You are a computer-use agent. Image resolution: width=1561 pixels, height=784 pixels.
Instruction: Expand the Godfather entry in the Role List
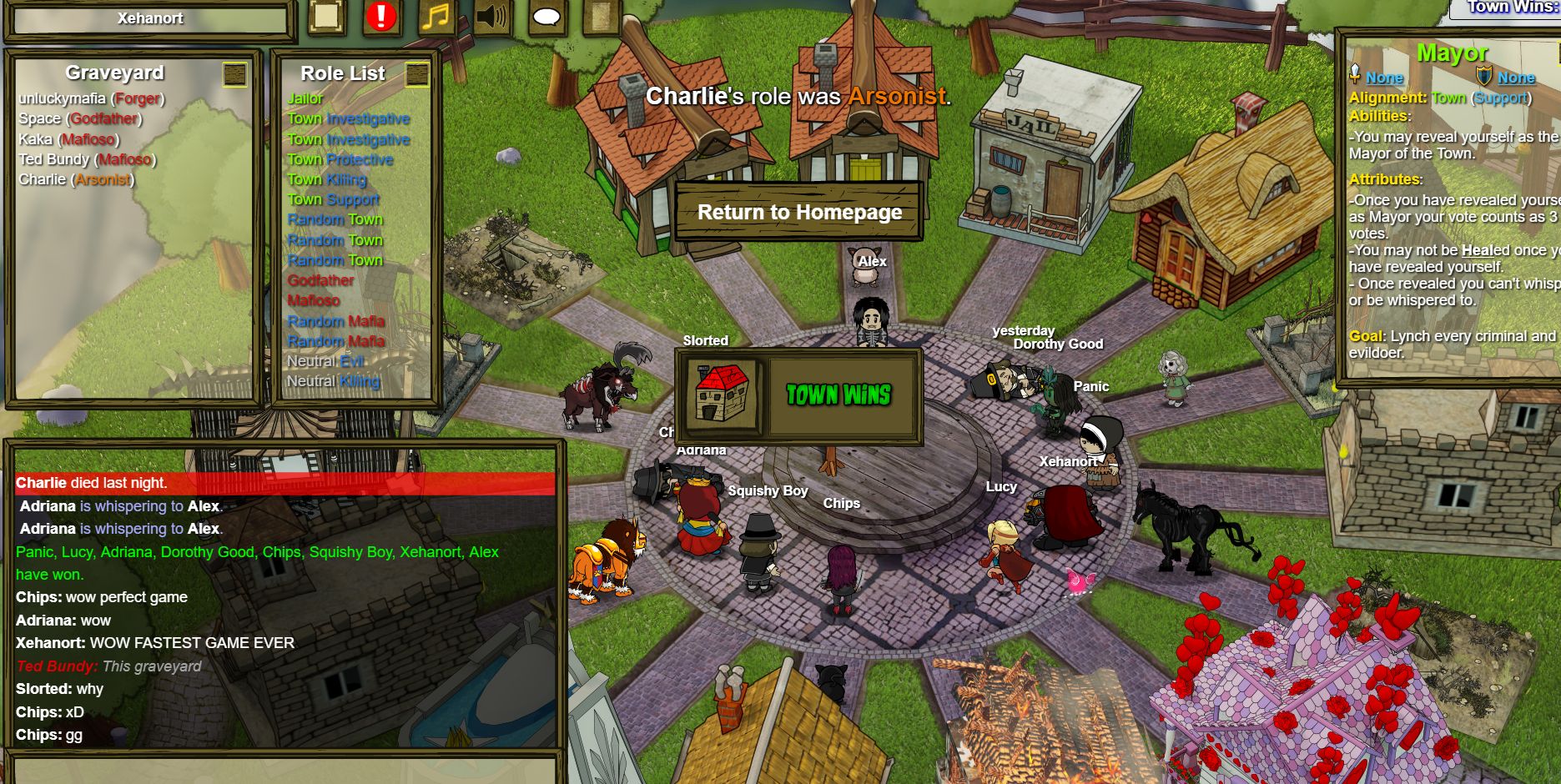(320, 280)
